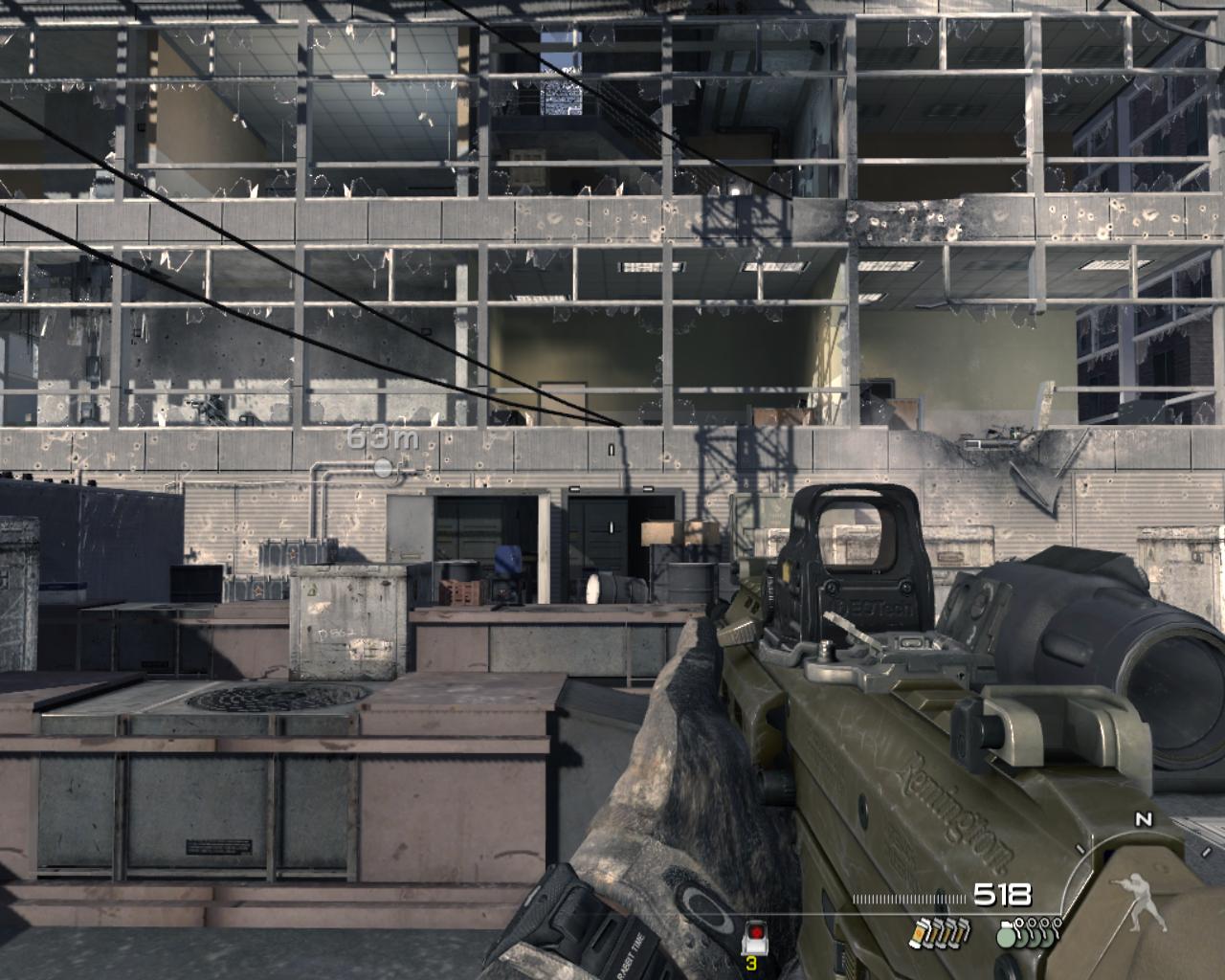Screen dimensions: 1225x980
Task: Click the highlighted active stun grenade icon
Action: (920, 933)
